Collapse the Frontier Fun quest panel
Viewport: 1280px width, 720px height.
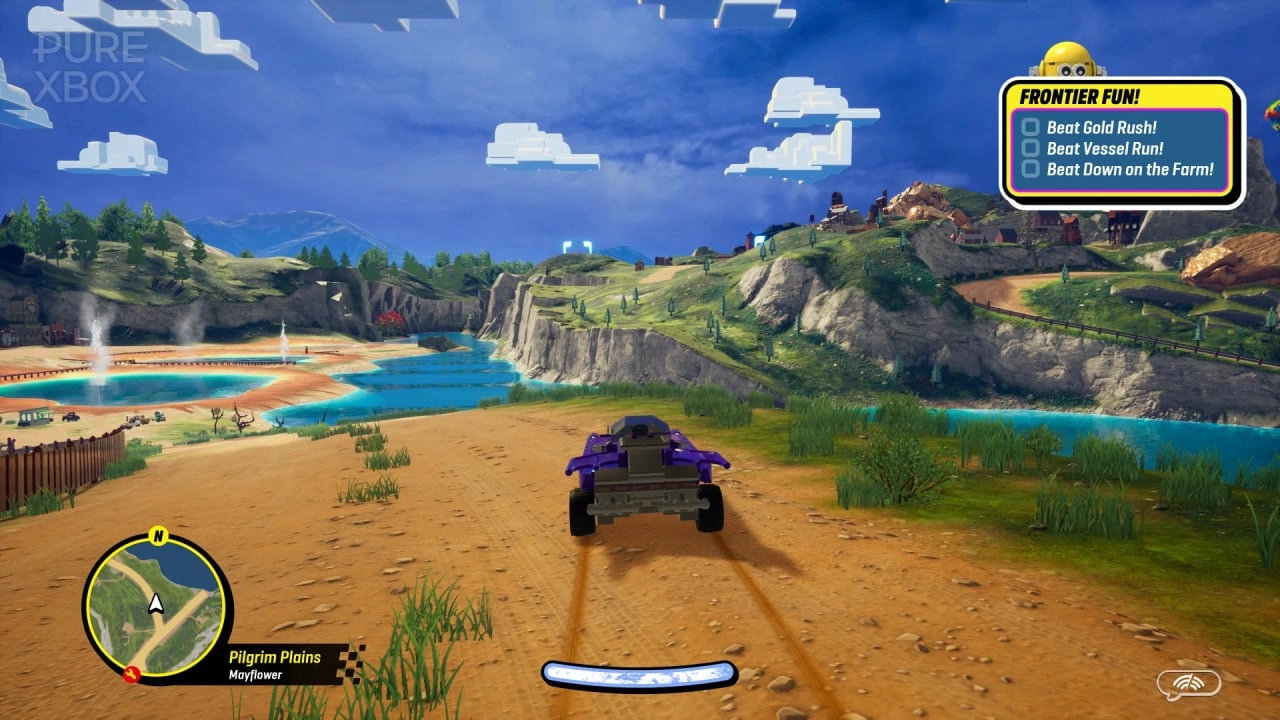(x=1079, y=97)
